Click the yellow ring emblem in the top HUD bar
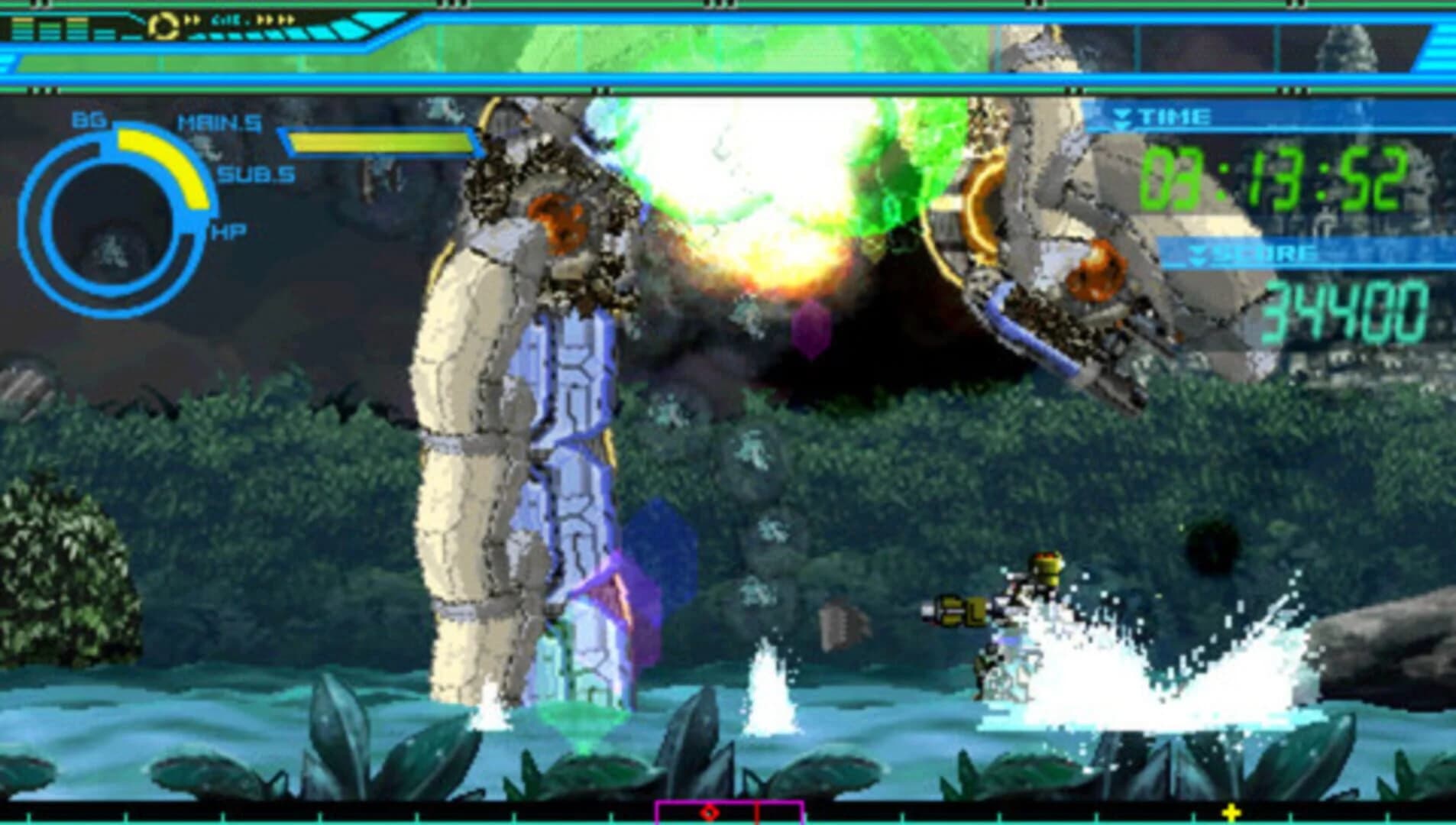Viewport: 1456px width, 825px height. pos(164,26)
